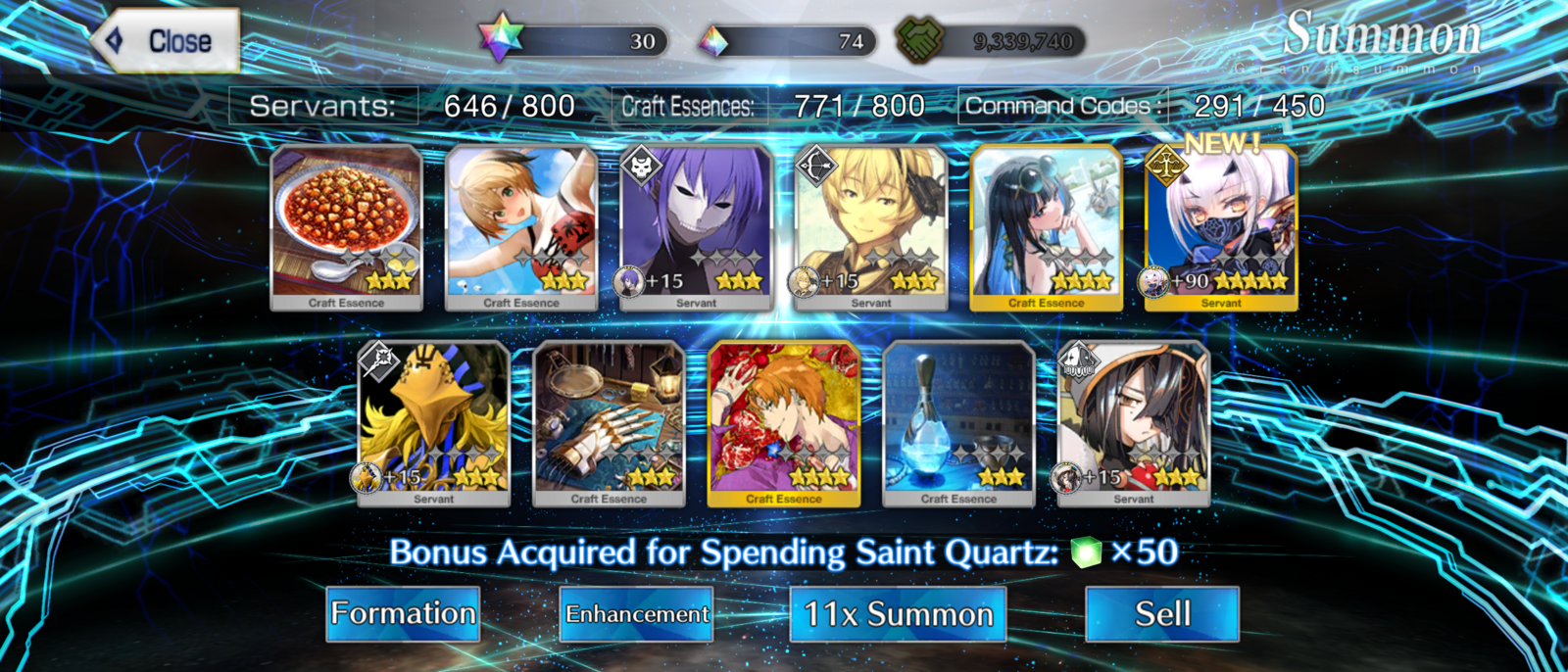Select the golden bird-masked Servant card
This screenshot has width=1568, height=672.
[x=434, y=423]
